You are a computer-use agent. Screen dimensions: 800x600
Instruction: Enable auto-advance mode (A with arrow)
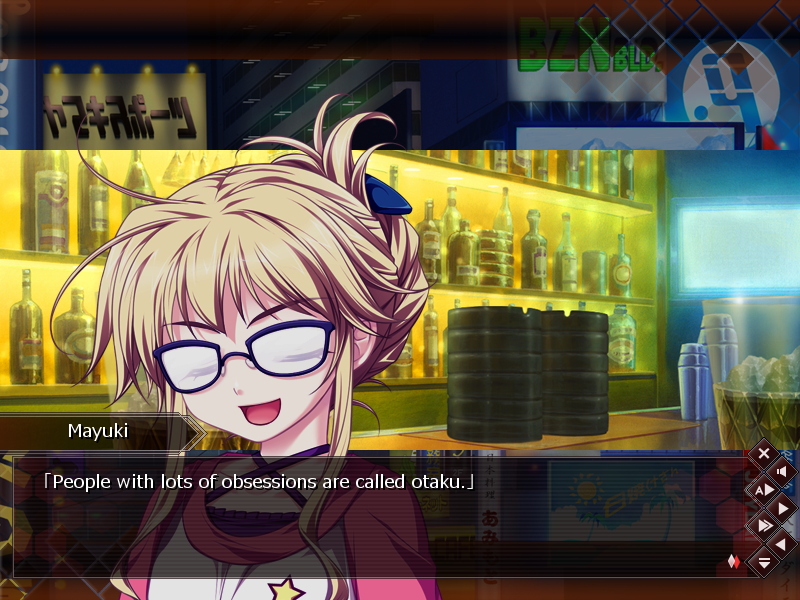[x=764, y=489]
